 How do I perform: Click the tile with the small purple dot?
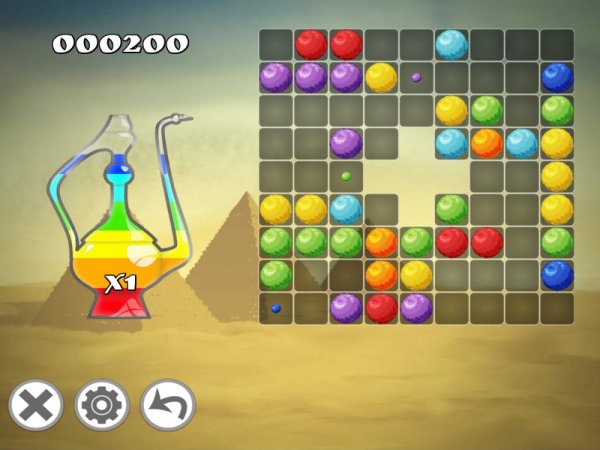[416, 77]
